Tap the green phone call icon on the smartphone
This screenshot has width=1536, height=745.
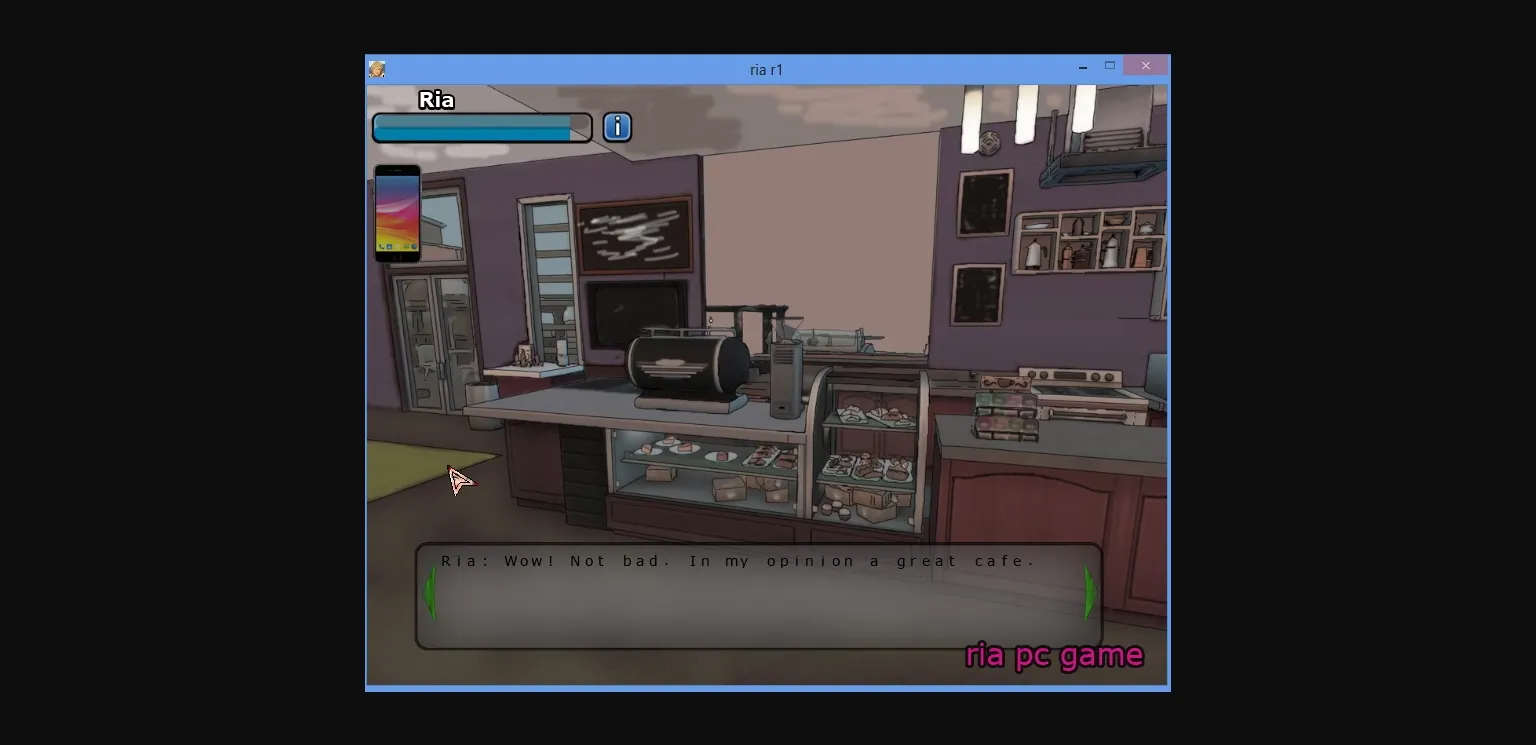(381, 246)
